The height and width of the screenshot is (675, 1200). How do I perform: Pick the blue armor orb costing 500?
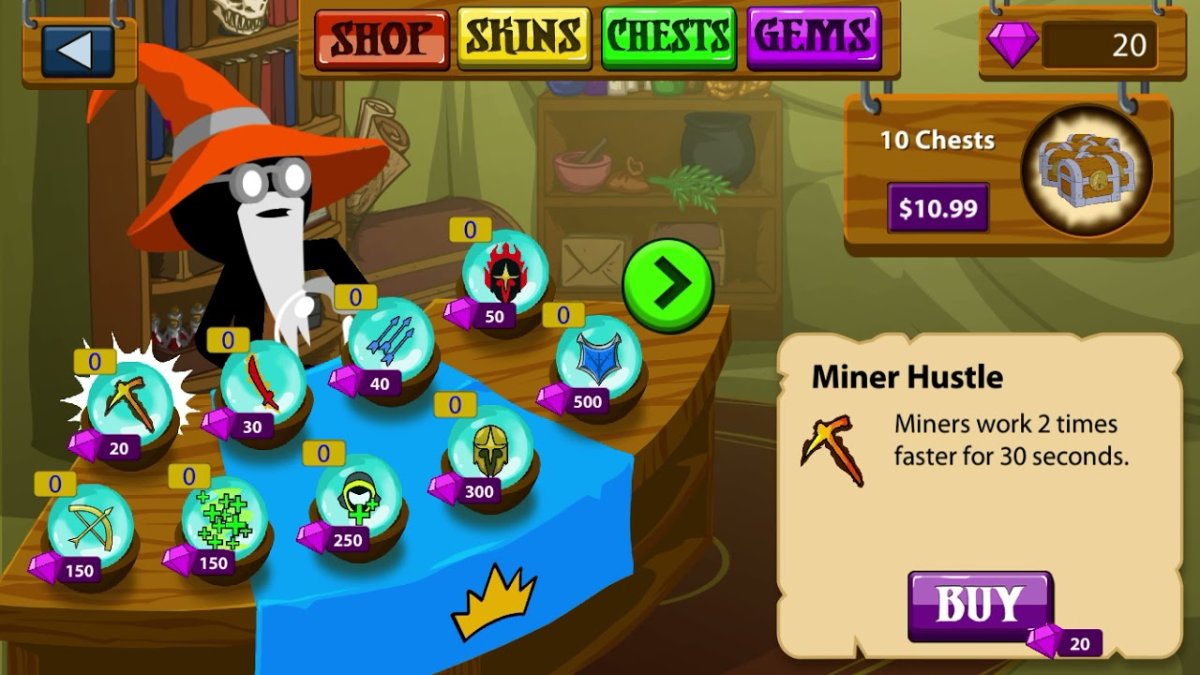[599, 357]
